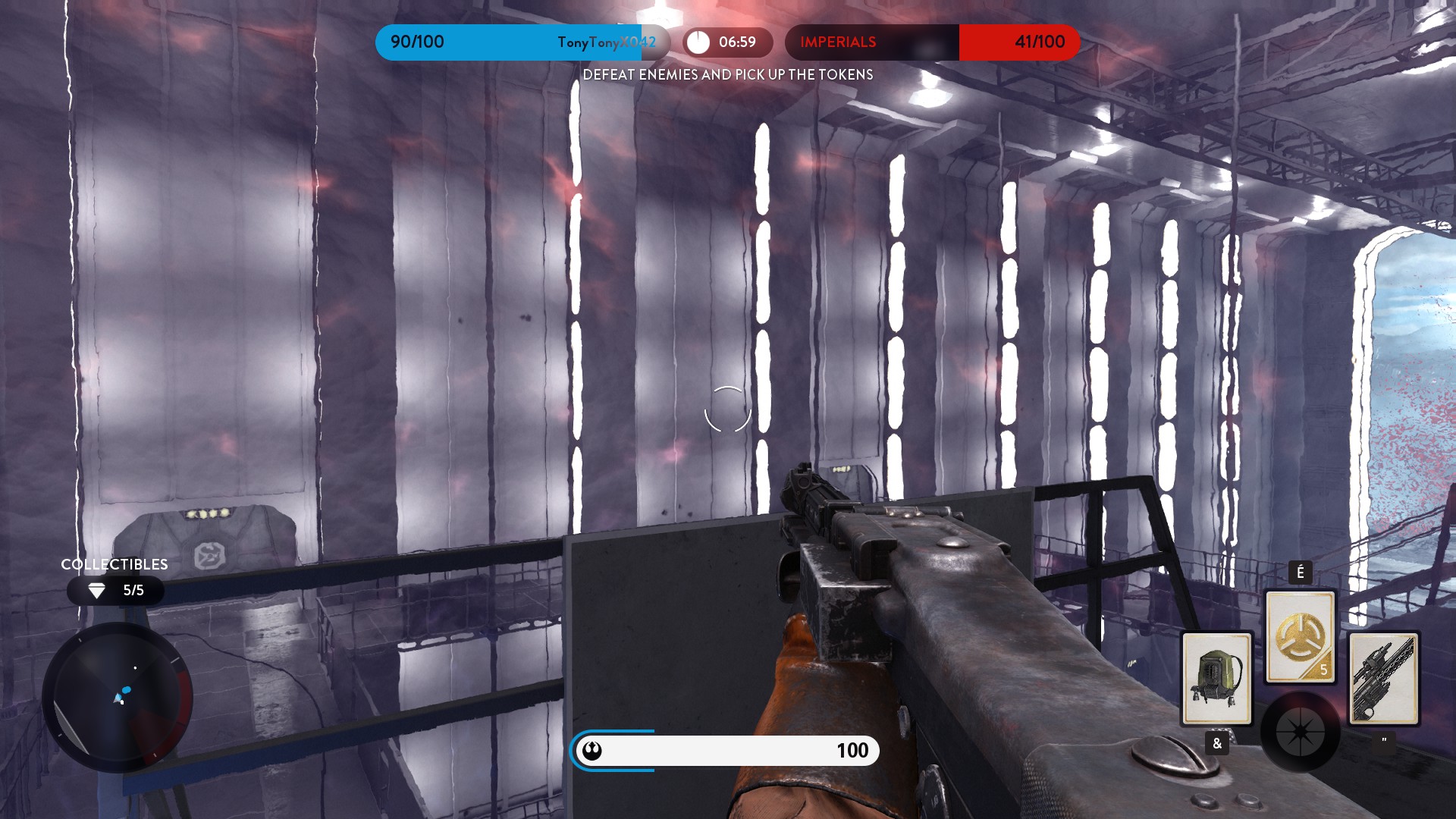Activate the green jump pack star card
The image size is (1456, 819).
(x=1216, y=679)
